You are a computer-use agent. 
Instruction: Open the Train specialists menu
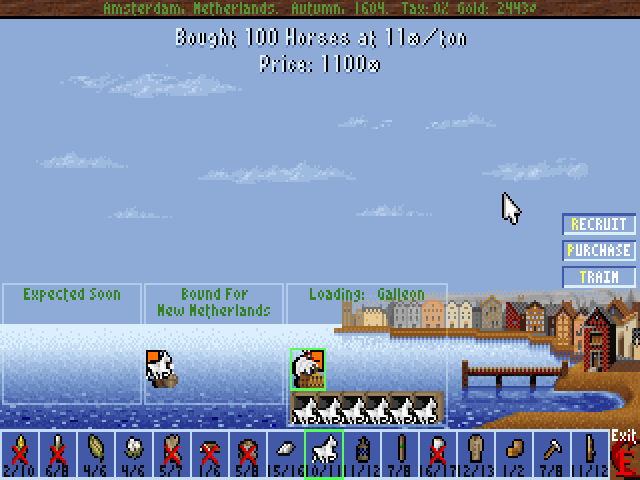(598, 277)
